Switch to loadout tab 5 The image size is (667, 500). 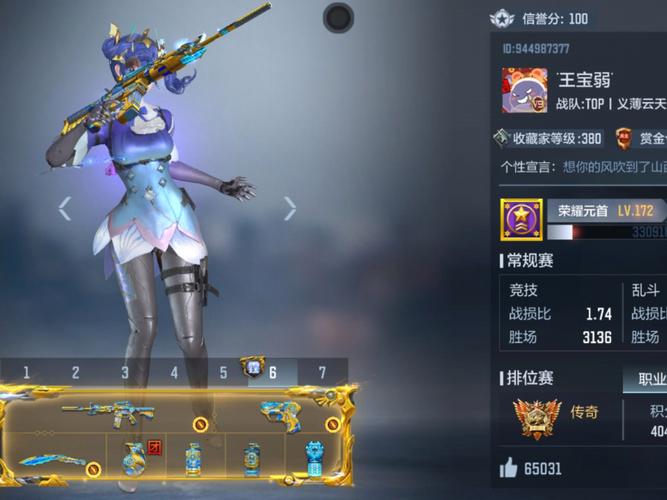[223, 373]
